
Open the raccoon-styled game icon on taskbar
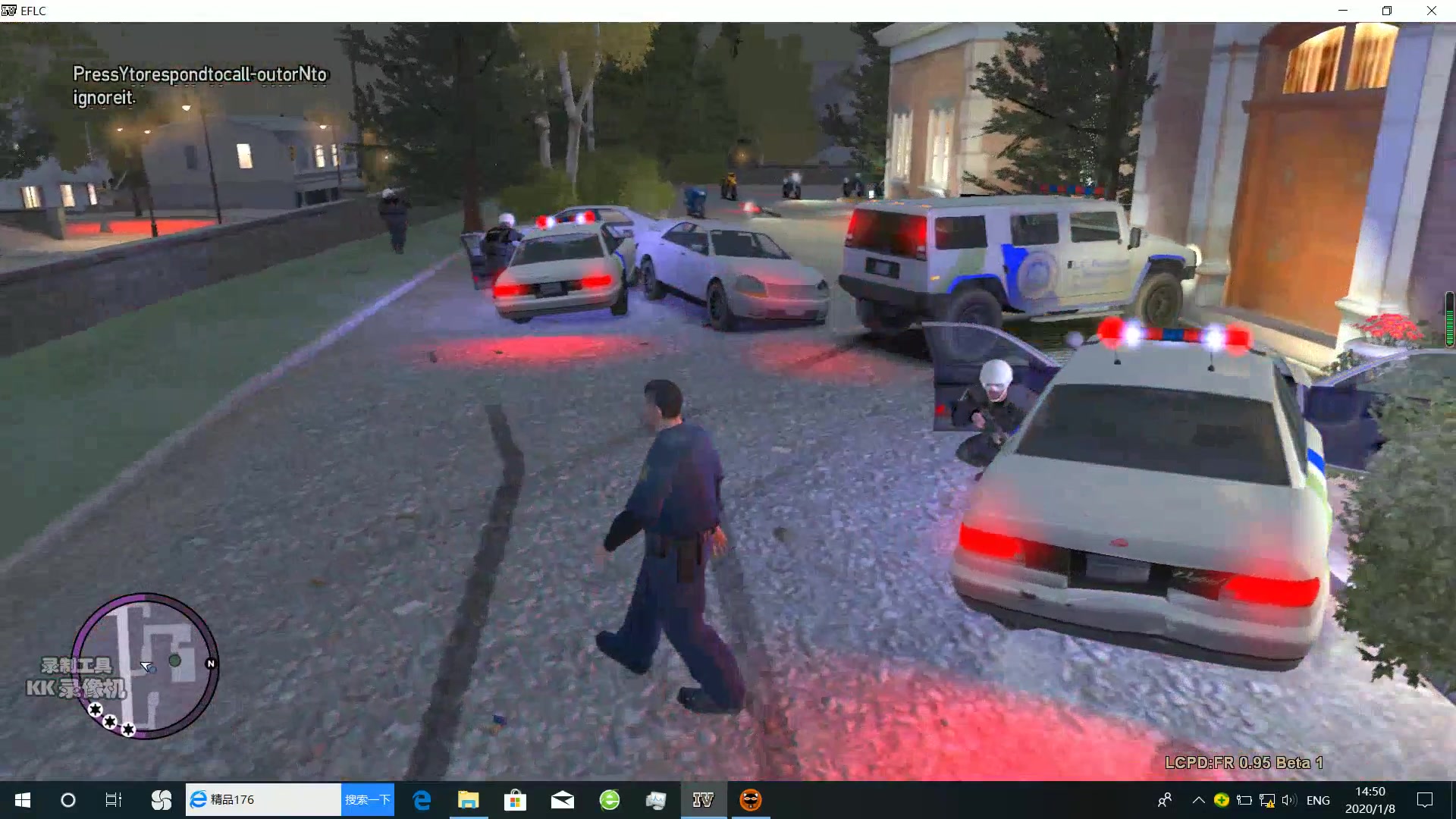pos(751,799)
